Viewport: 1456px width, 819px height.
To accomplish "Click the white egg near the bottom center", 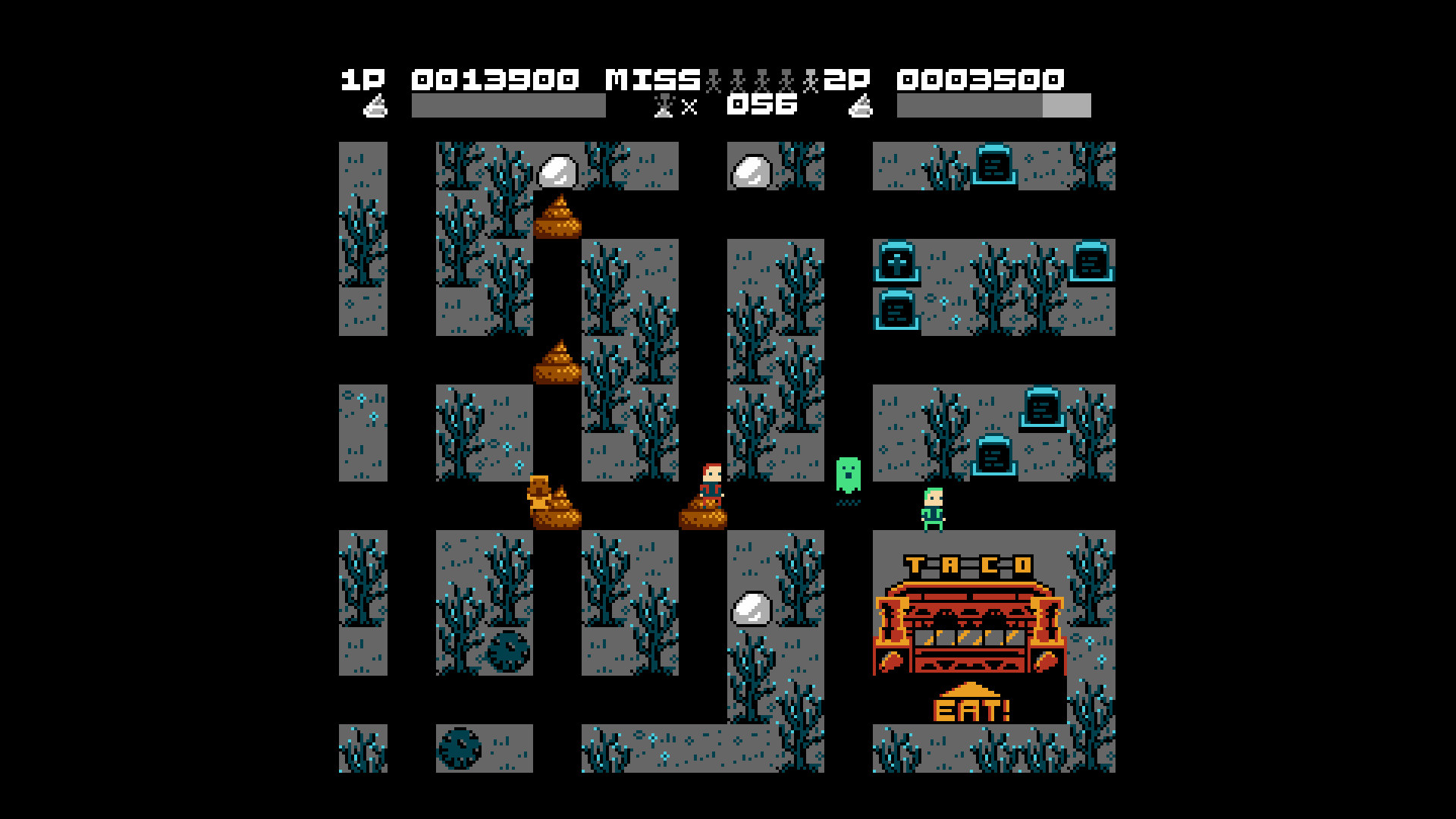I will pyautogui.click(x=752, y=607).
